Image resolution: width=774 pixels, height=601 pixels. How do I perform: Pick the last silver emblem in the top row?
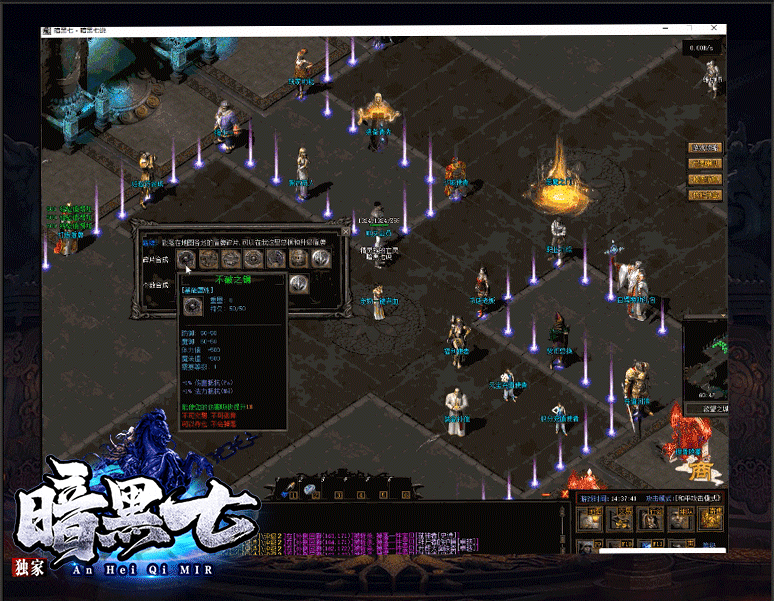click(322, 258)
